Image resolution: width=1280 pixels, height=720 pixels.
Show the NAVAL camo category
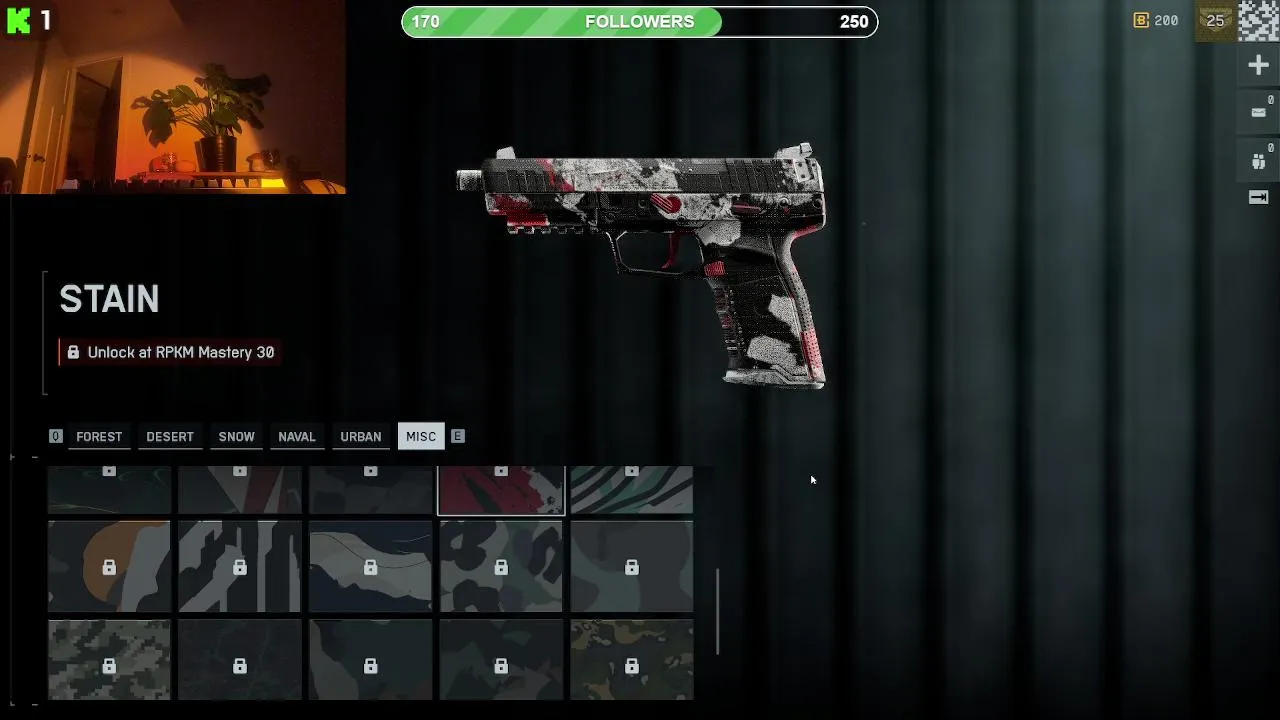point(297,437)
